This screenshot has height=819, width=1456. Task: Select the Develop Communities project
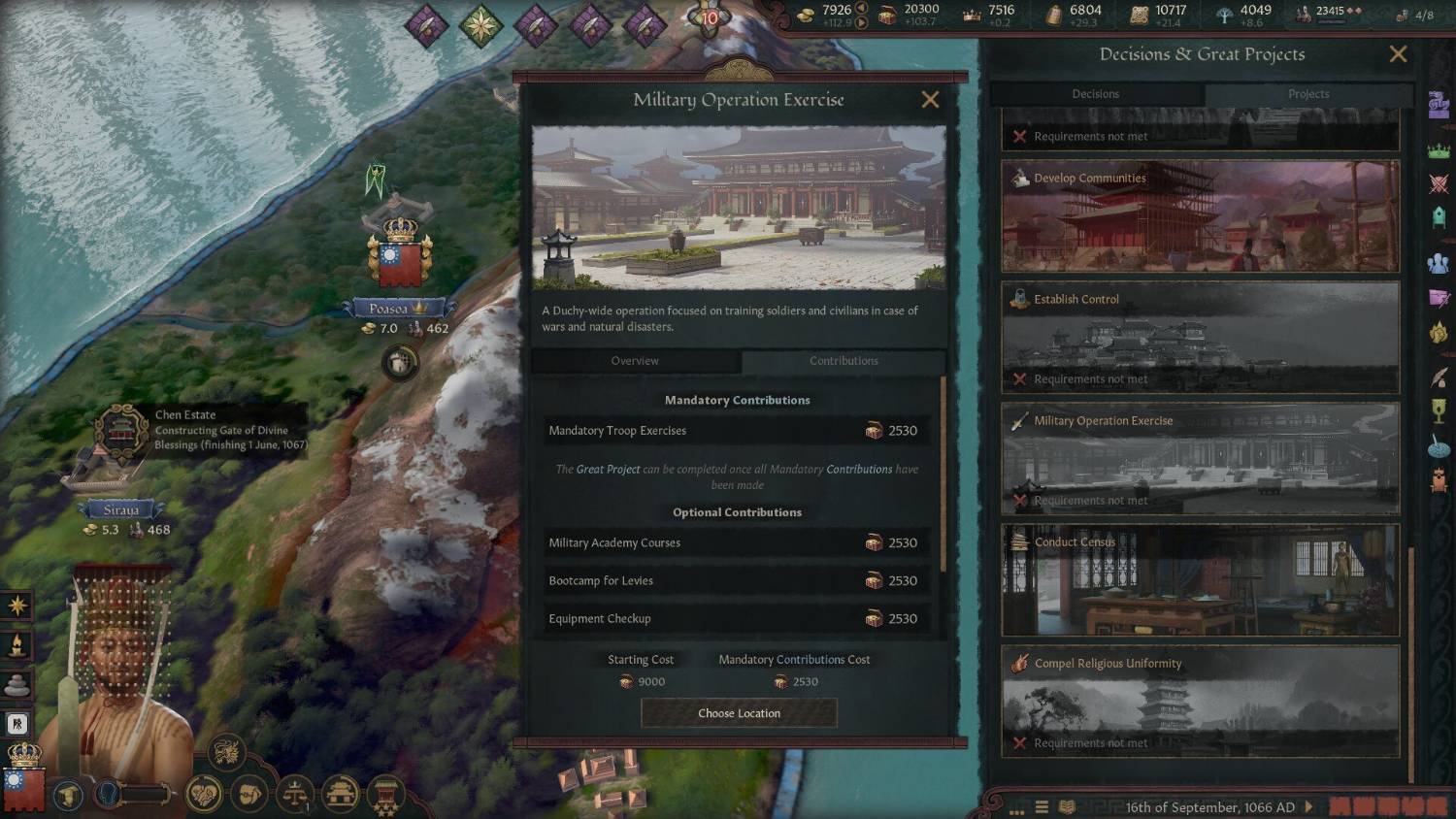[1200, 216]
